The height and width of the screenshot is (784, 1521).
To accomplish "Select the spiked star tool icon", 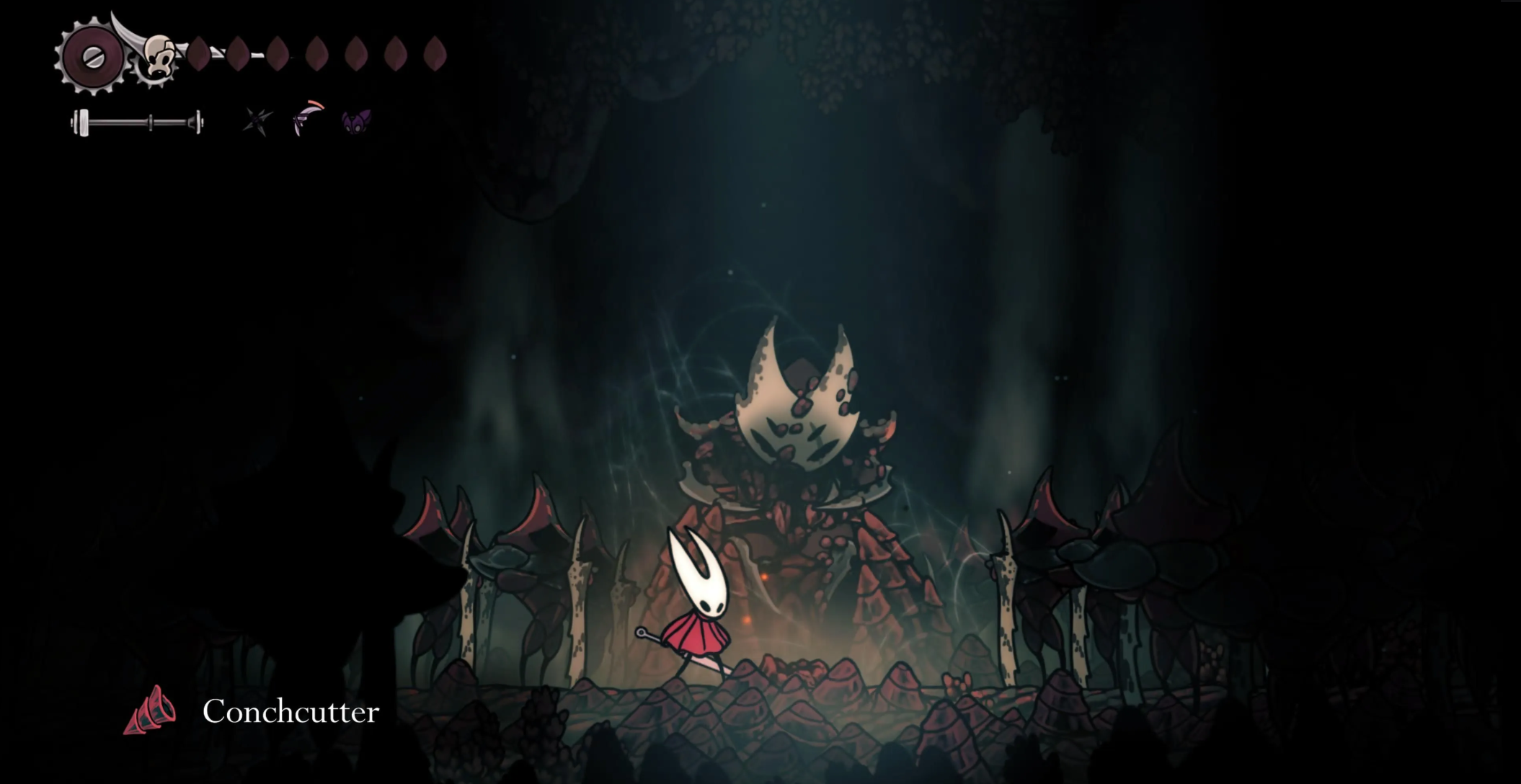I will pyautogui.click(x=257, y=122).
